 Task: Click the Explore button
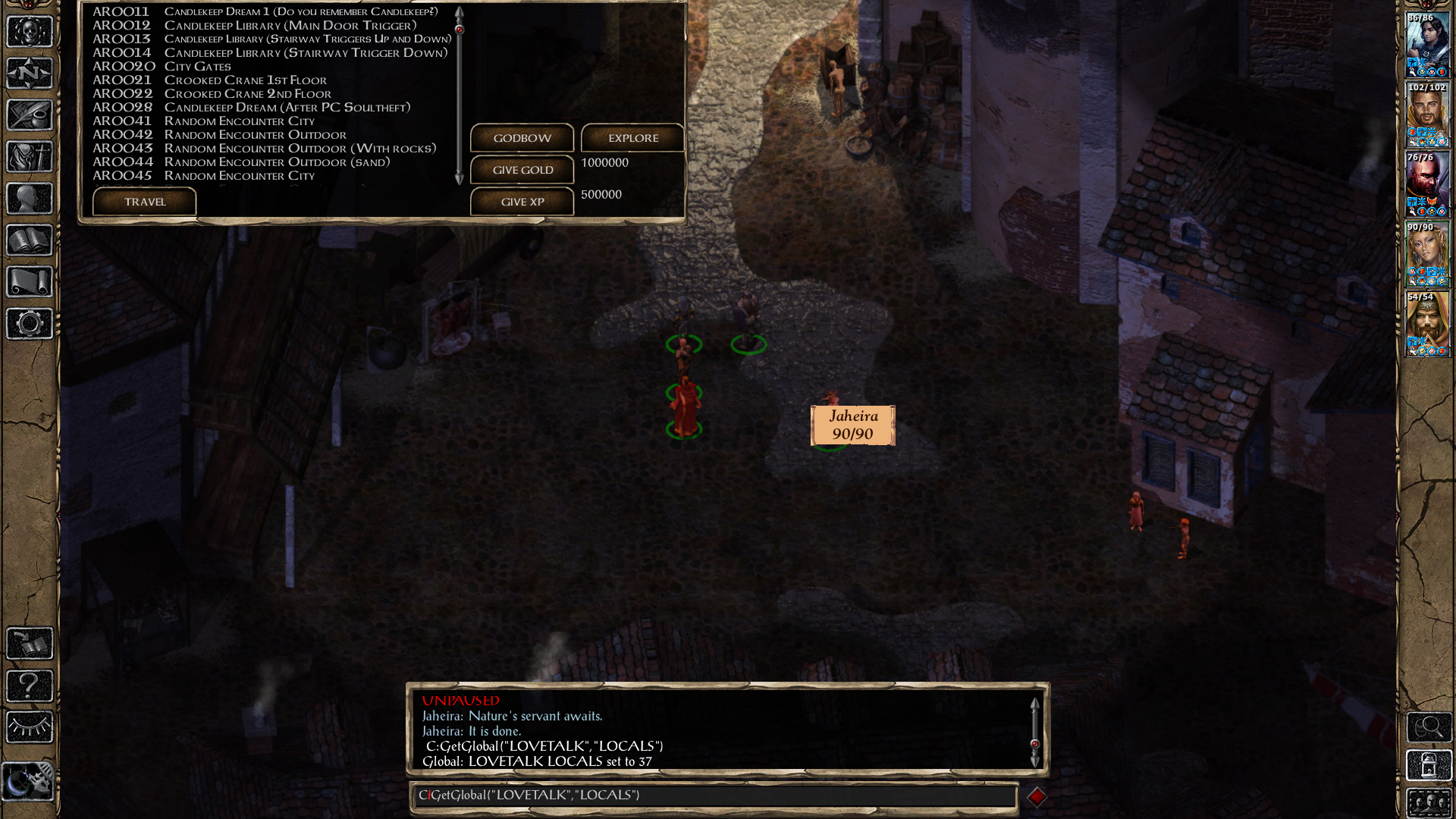coord(632,138)
